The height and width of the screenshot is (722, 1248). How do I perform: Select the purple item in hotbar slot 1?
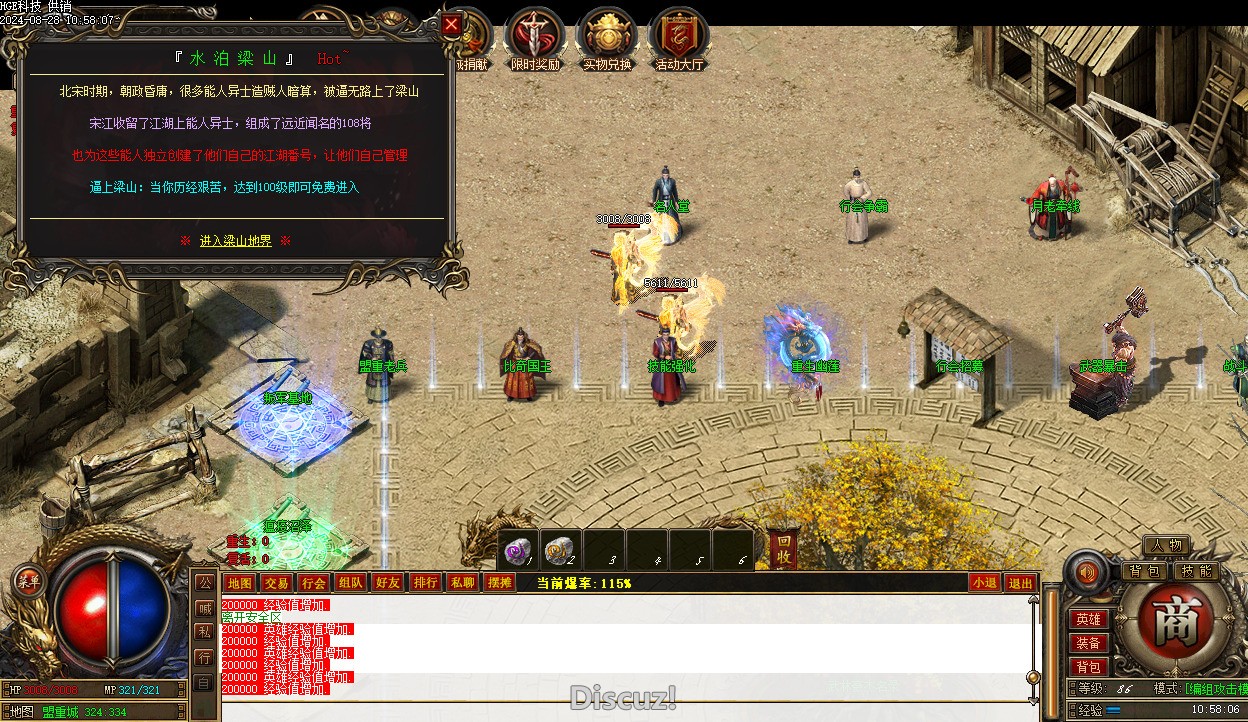tap(517, 551)
